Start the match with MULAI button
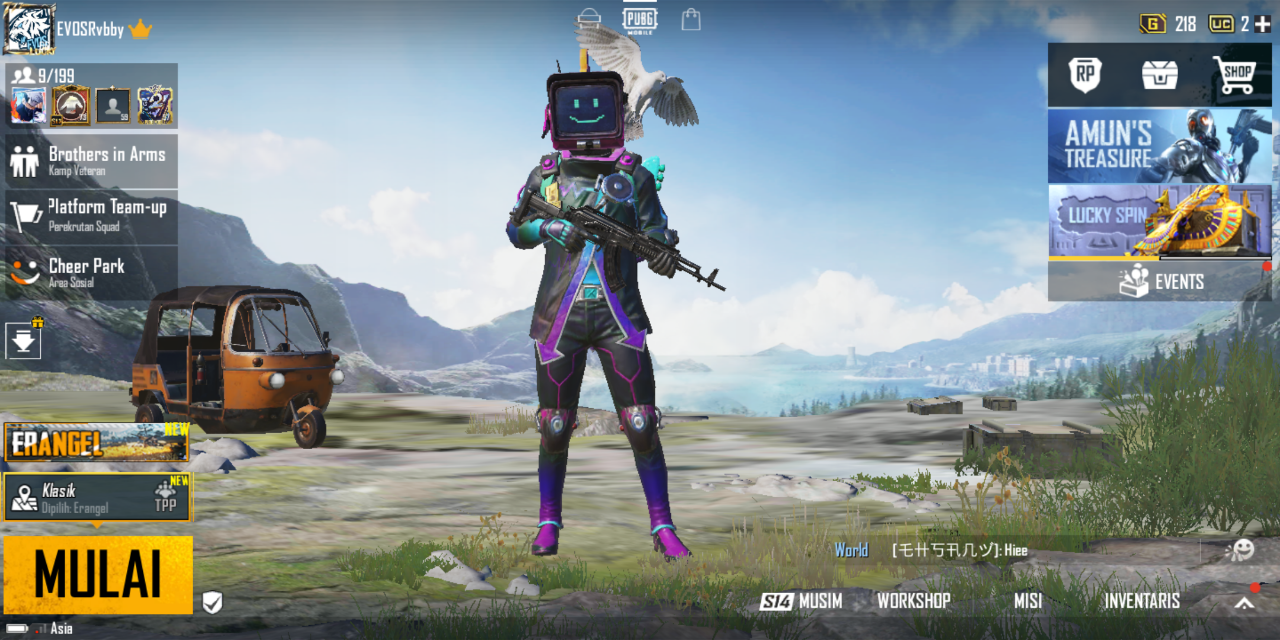The image size is (1280, 640). tap(98, 575)
